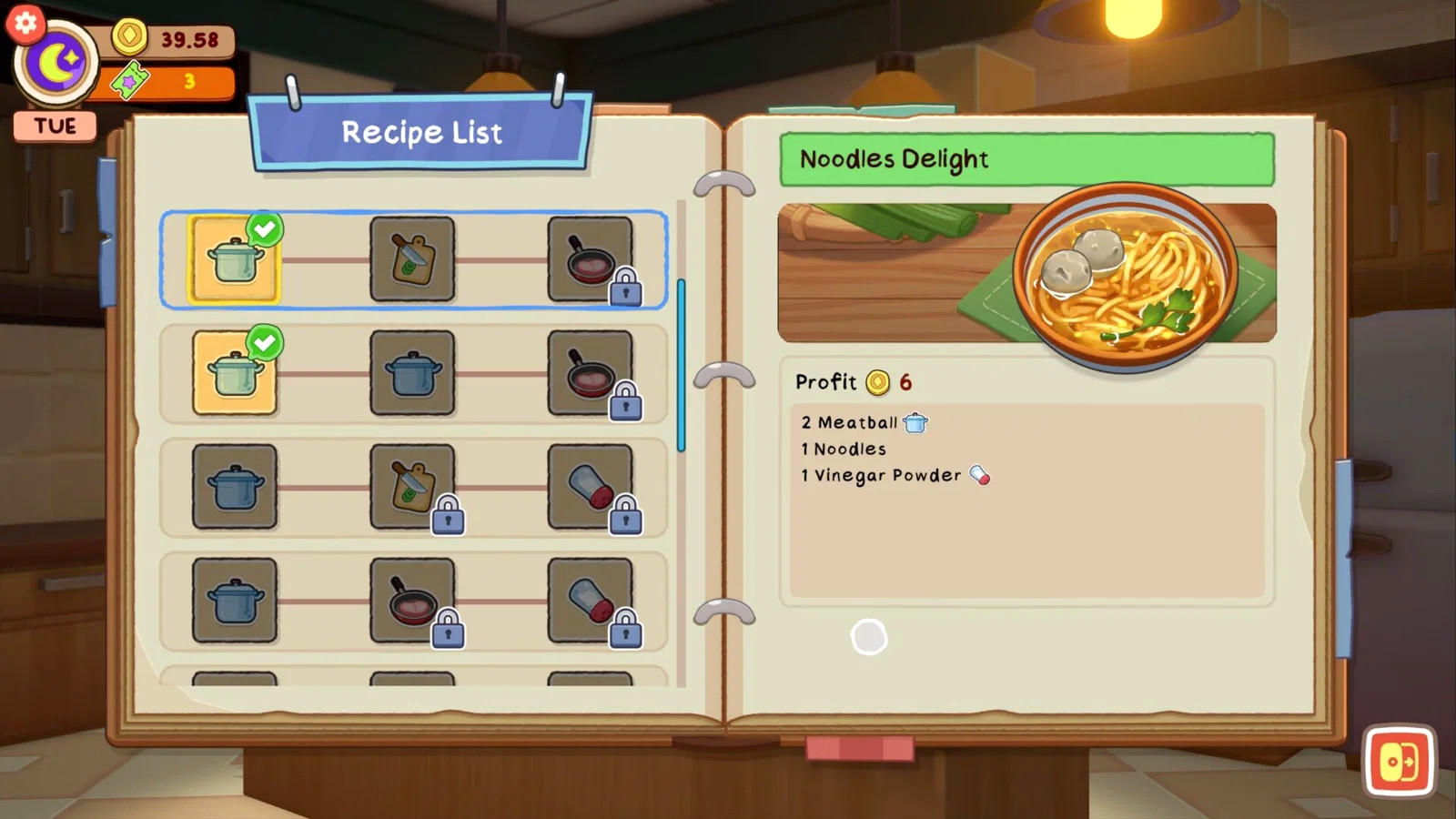Select the locked cutting board recipe

pos(412,487)
